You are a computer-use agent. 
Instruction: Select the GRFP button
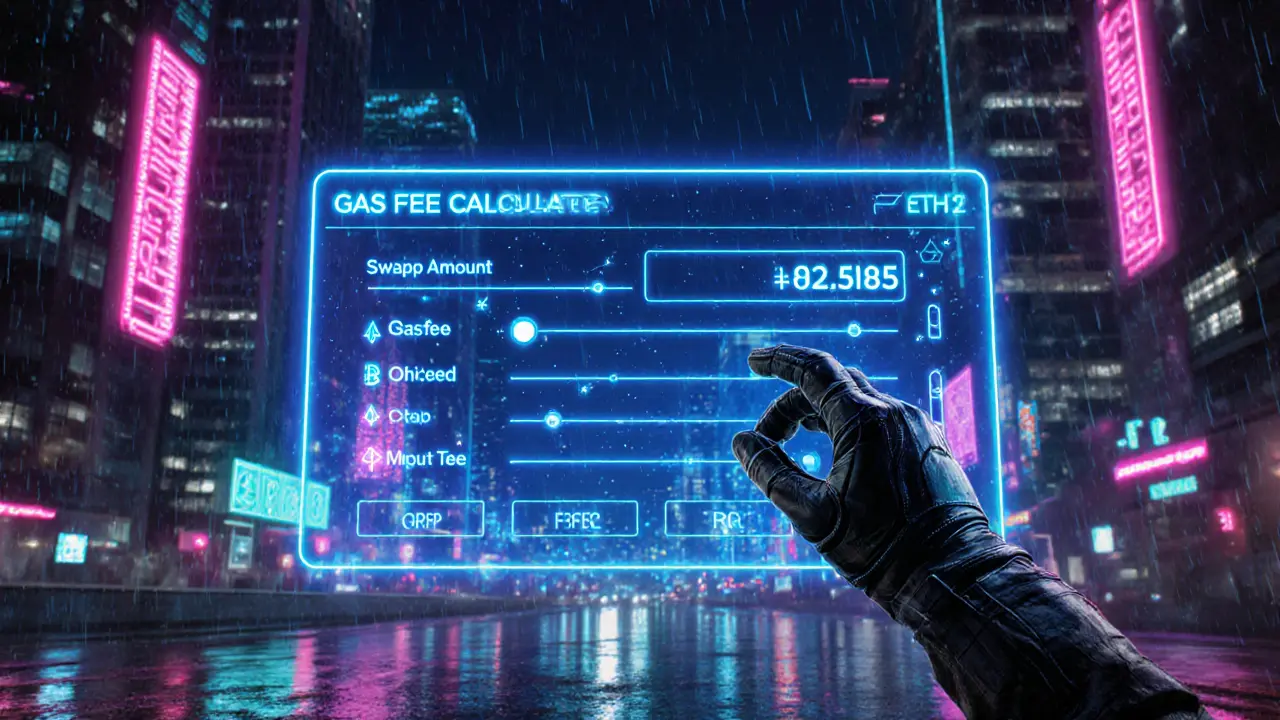(420, 518)
